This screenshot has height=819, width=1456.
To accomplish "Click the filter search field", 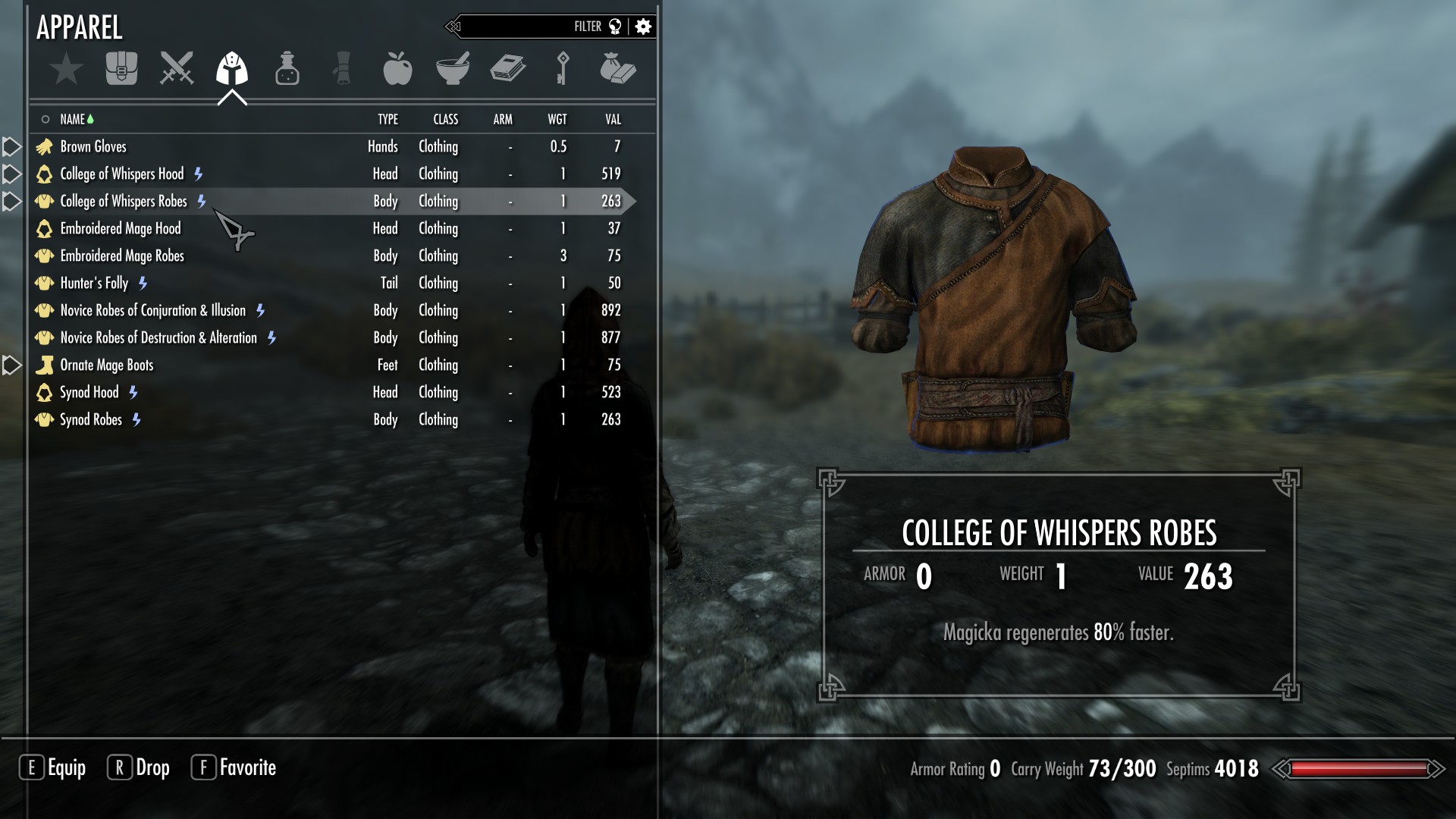I will pyautogui.click(x=523, y=27).
